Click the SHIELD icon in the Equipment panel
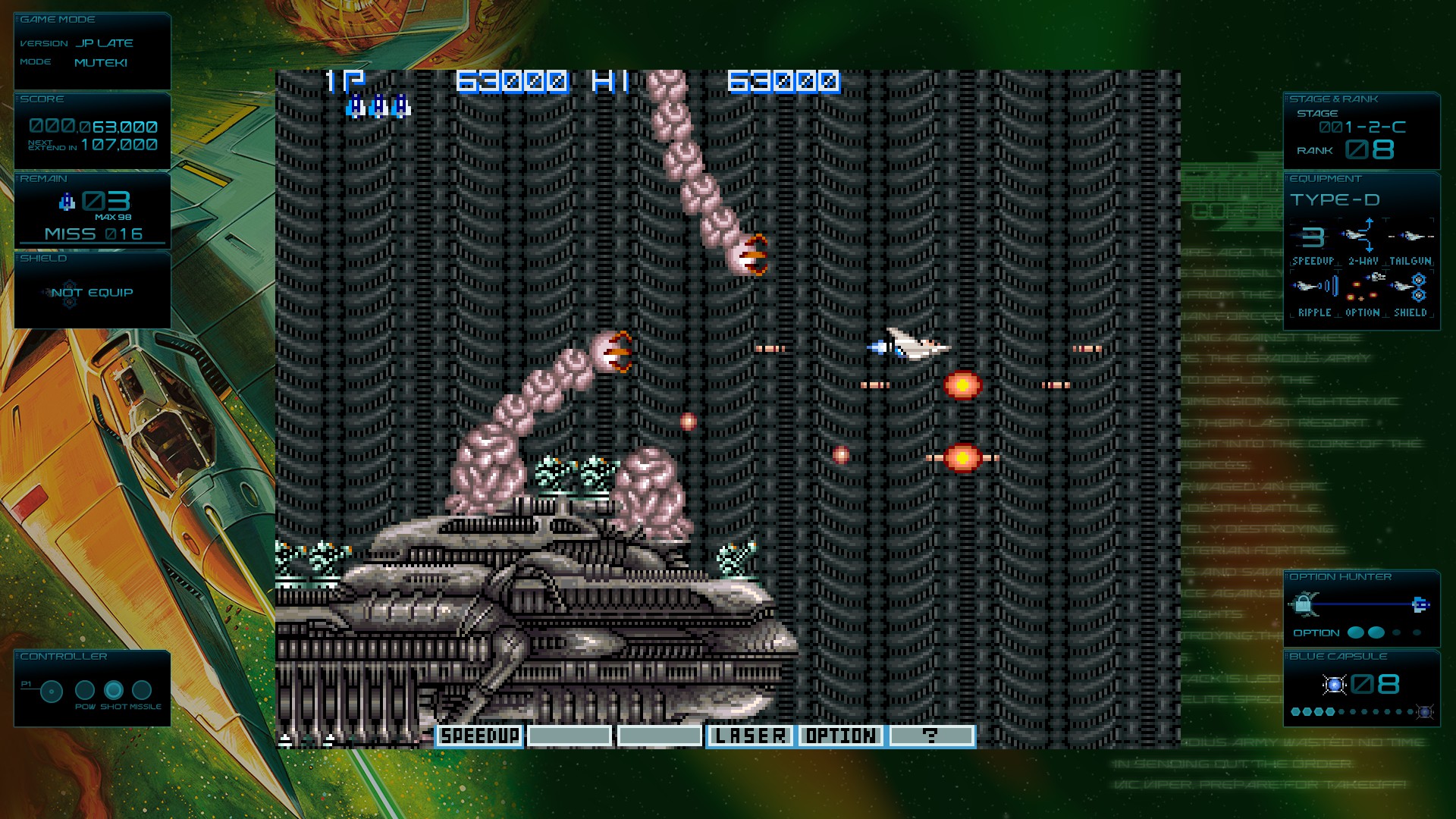Viewport: 1456px width, 819px height. pos(1410,287)
